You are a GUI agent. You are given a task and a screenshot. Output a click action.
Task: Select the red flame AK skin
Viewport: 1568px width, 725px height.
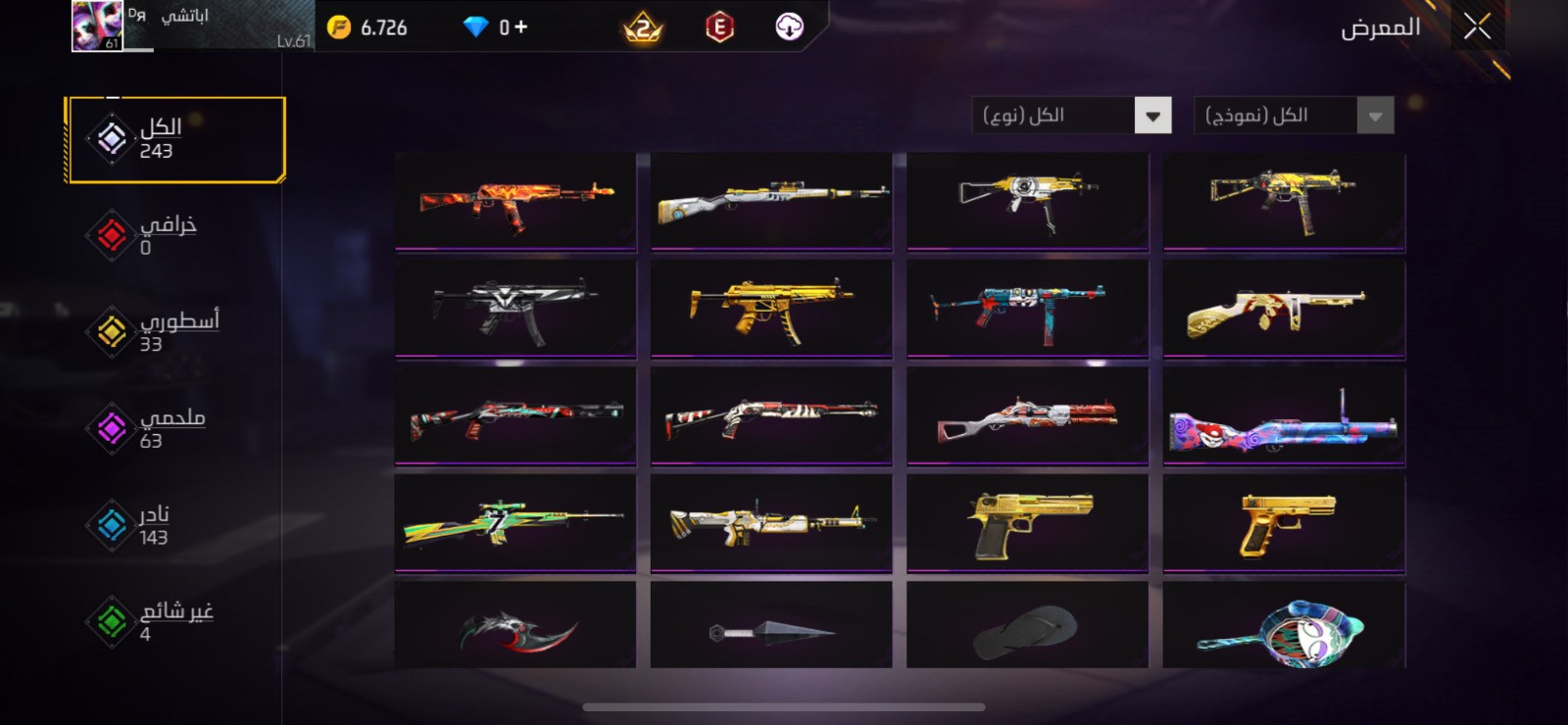click(x=515, y=201)
